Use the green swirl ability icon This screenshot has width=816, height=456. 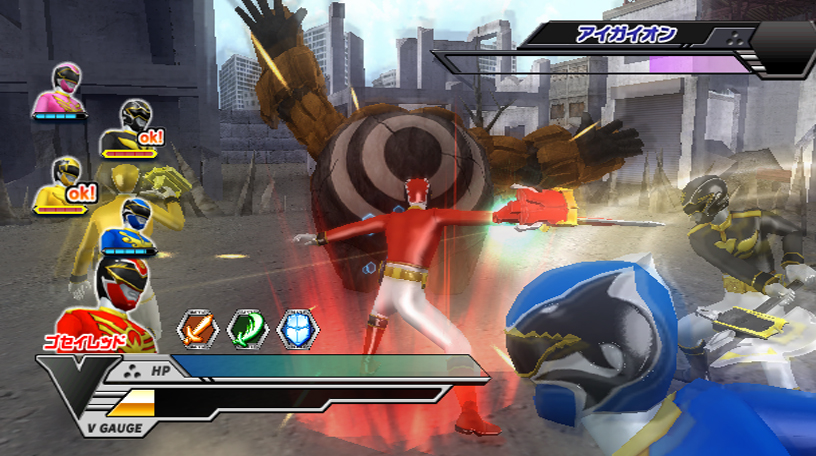[247, 329]
